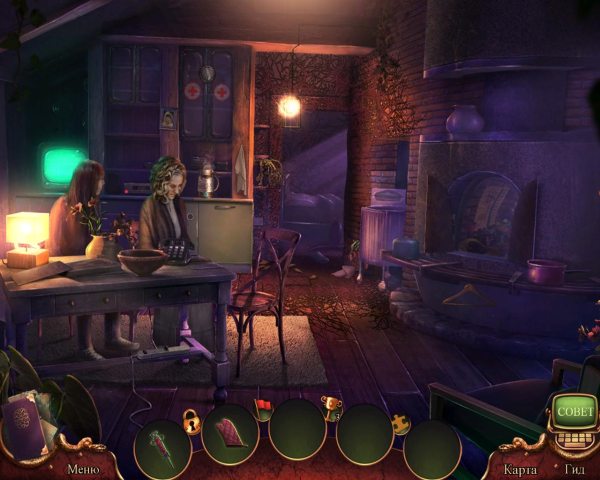Open the Карта map
The height and width of the screenshot is (480, 600).
coord(521,468)
